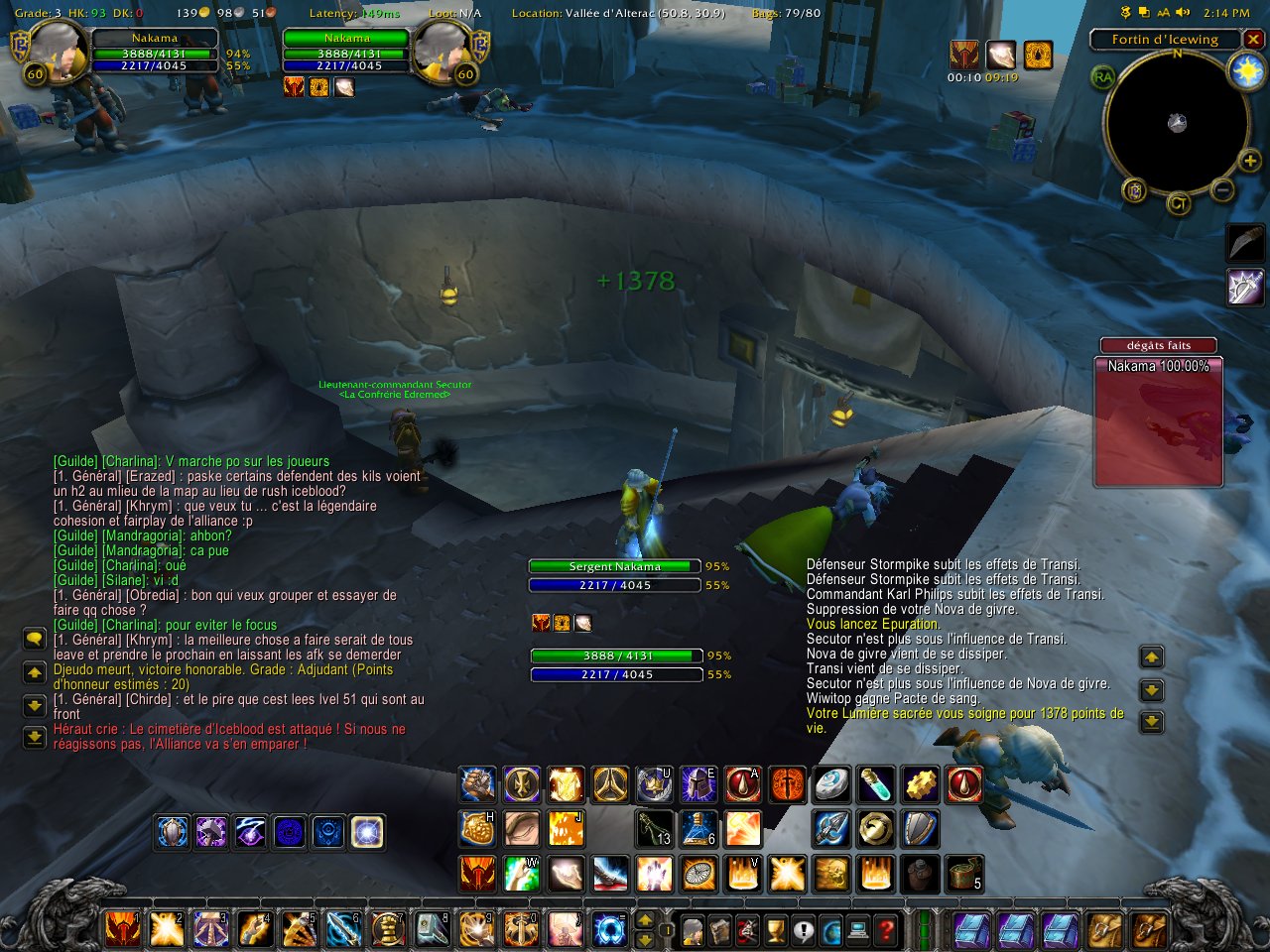This screenshot has height=952, width=1270.
Task: Open the help request red question mark
Action: (x=886, y=930)
